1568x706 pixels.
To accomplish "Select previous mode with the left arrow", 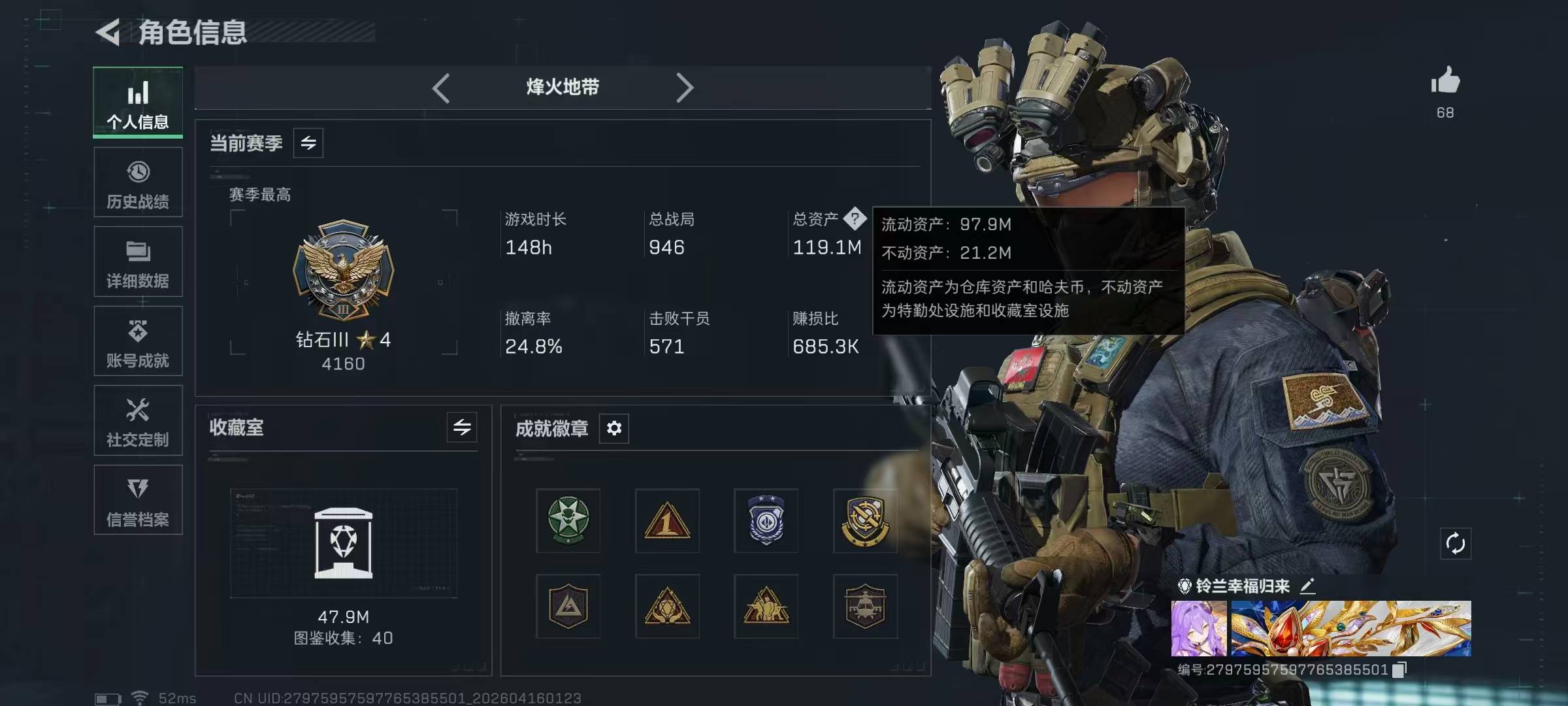I will click(x=441, y=88).
